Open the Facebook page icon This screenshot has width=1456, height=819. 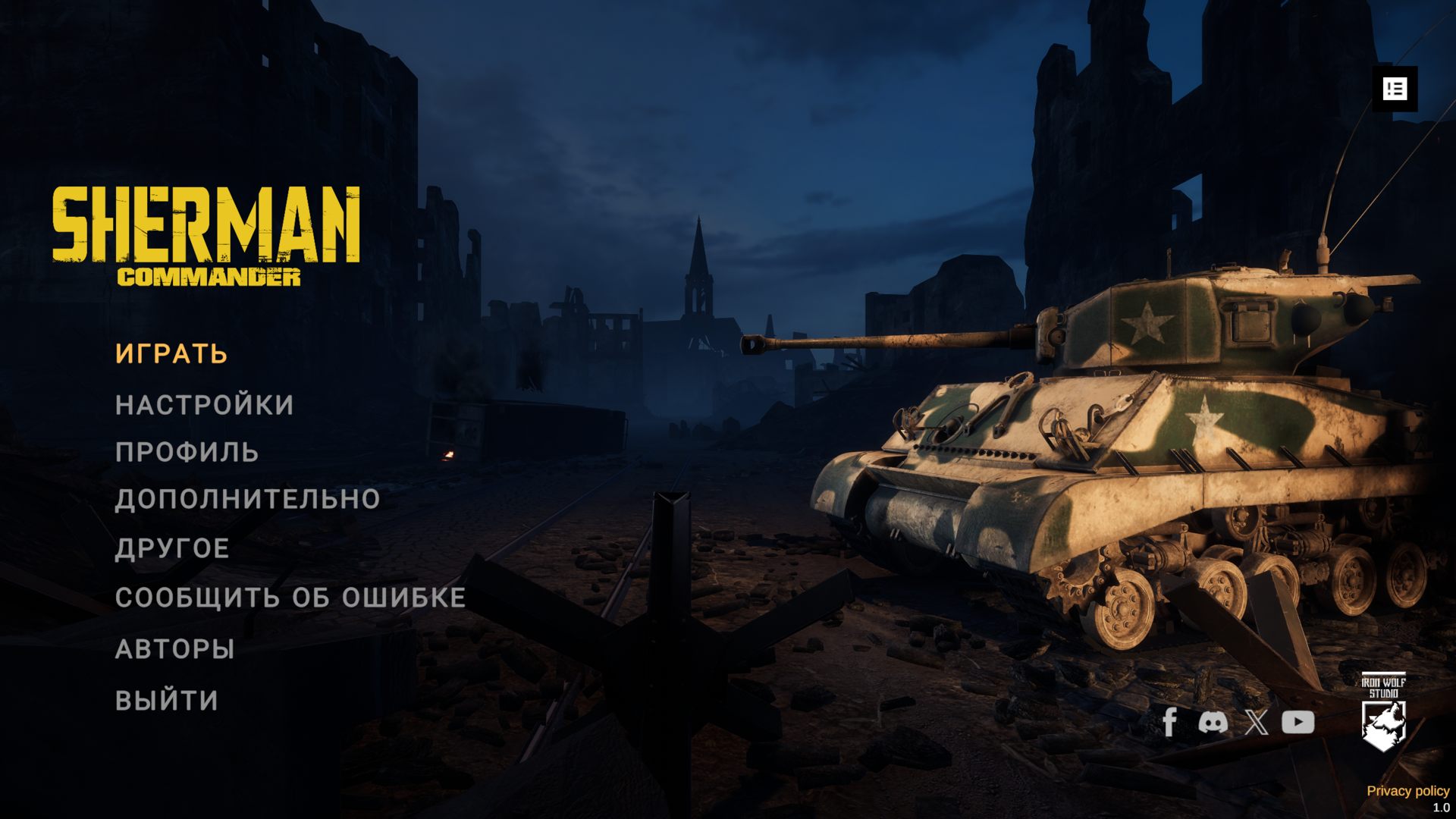[1169, 722]
